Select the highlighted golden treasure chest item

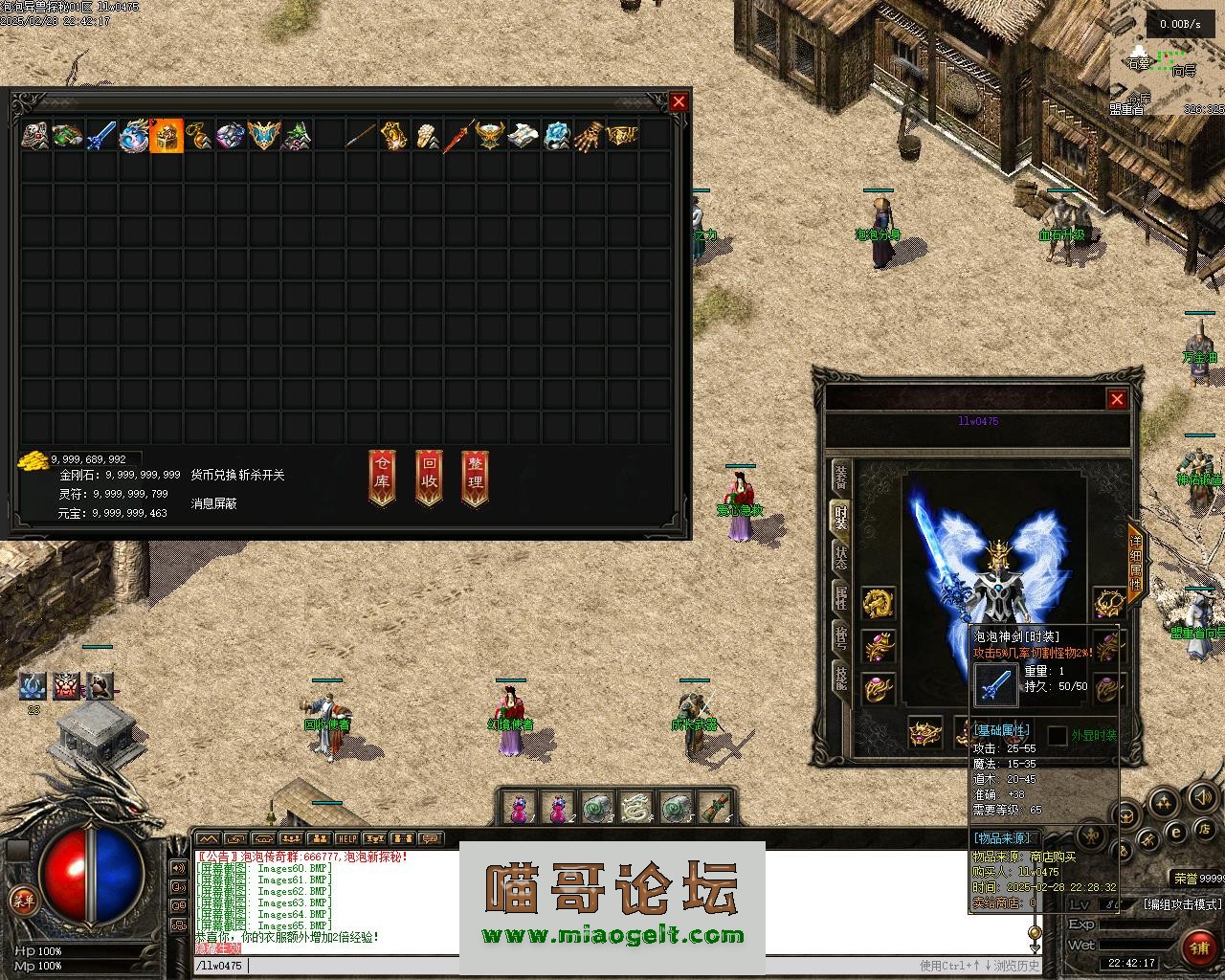click(x=167, y=136)
